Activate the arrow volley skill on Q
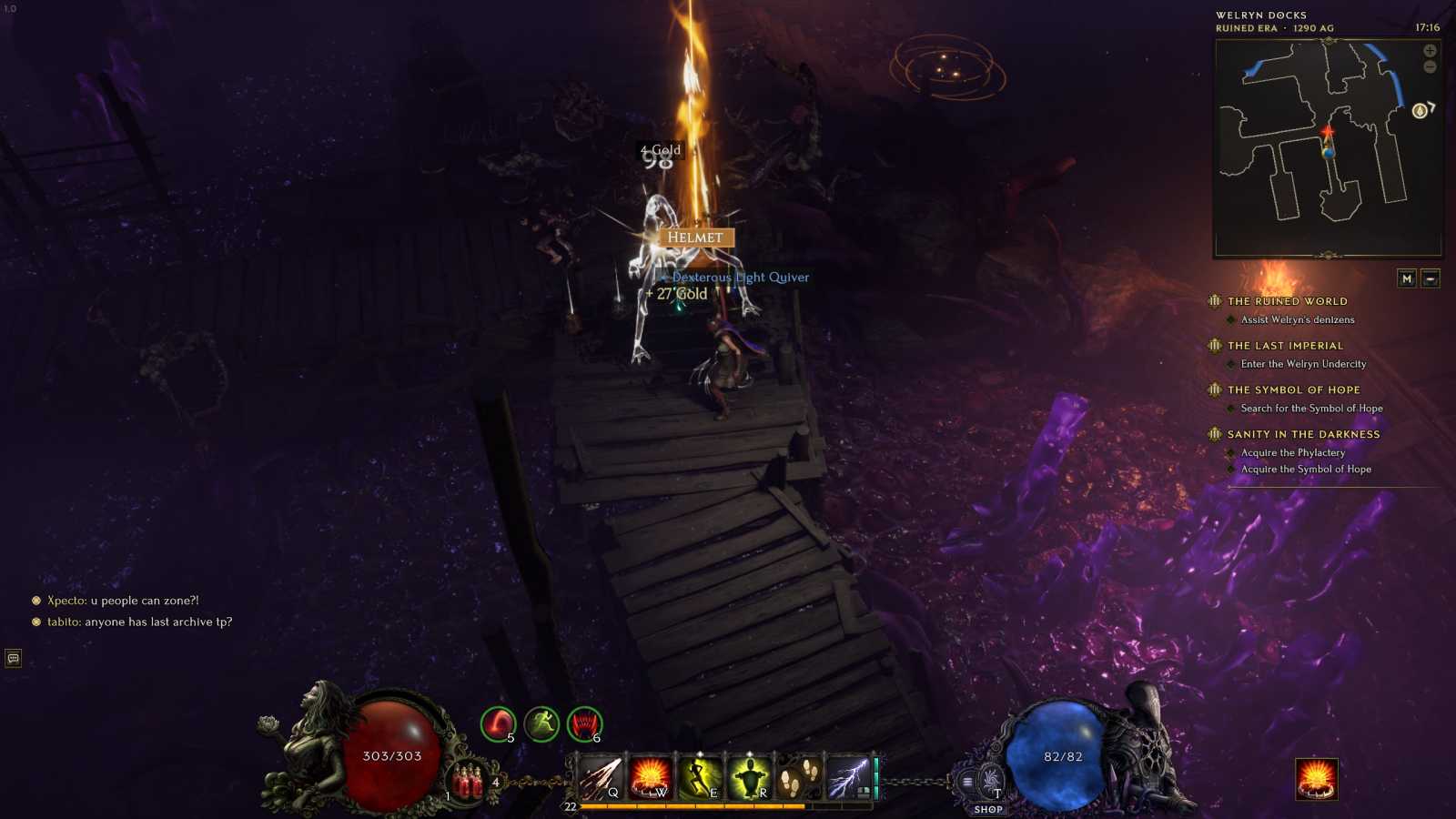The width and height of the screenshot is (1456, 819). click(601, 778)
